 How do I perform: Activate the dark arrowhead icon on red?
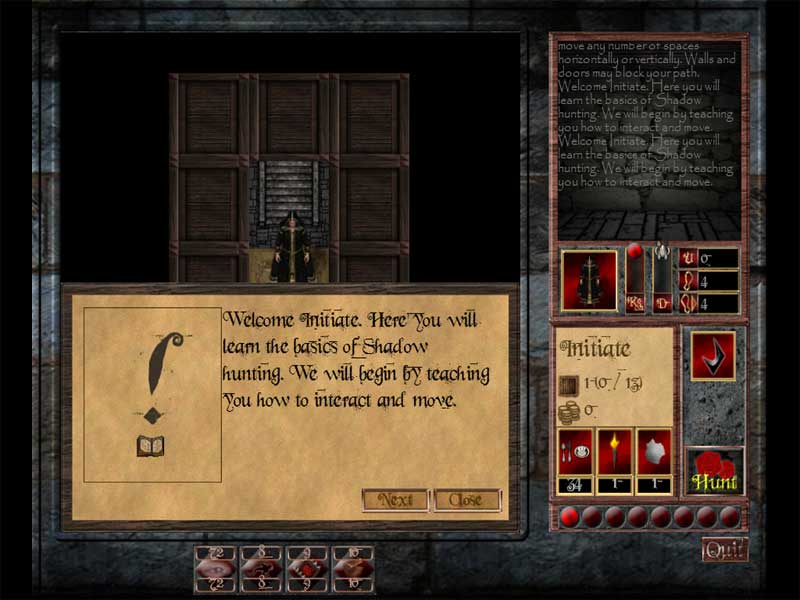(713, 355)
